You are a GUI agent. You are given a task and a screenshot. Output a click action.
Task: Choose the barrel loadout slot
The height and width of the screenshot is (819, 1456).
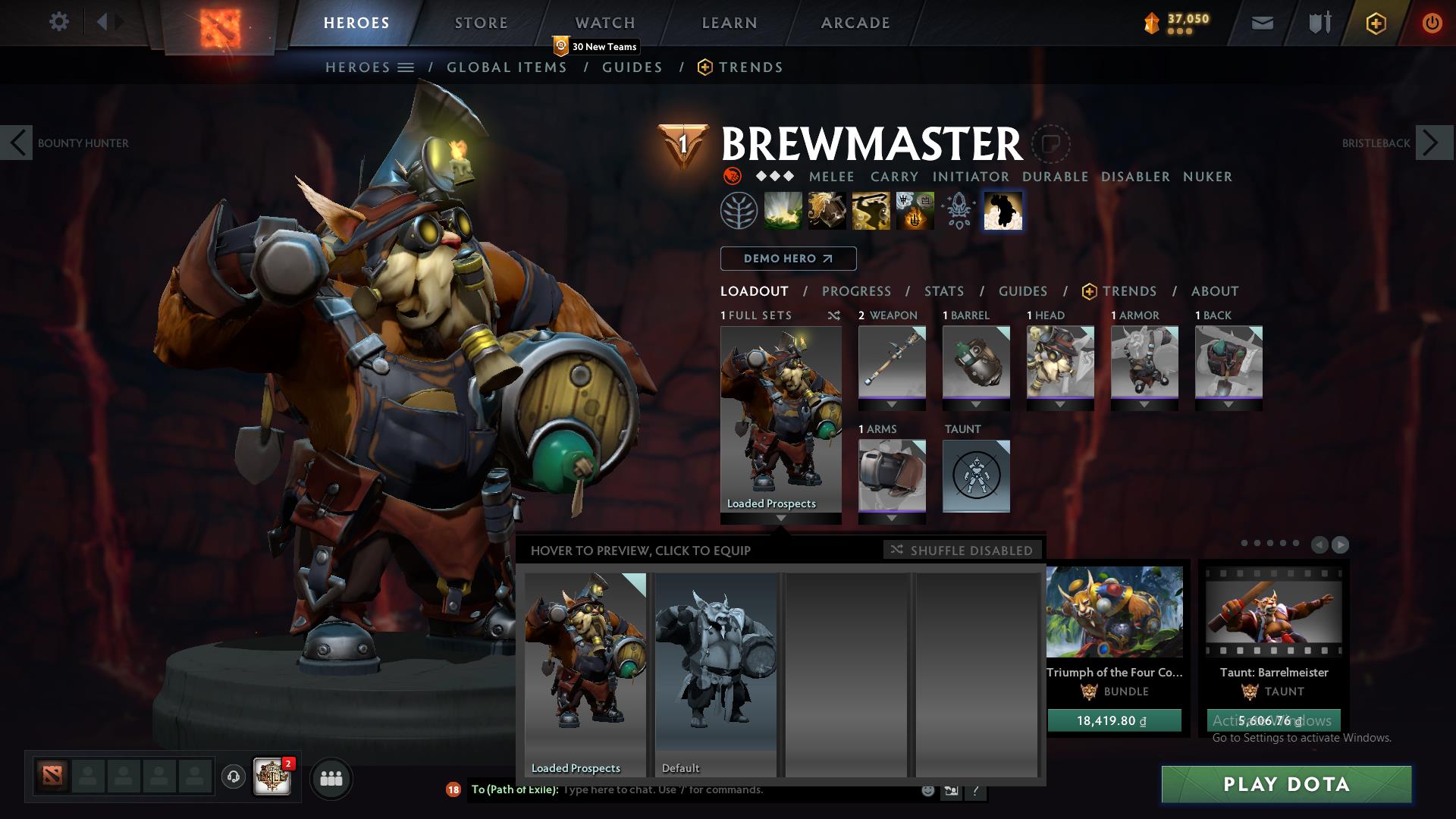point(976,362)
